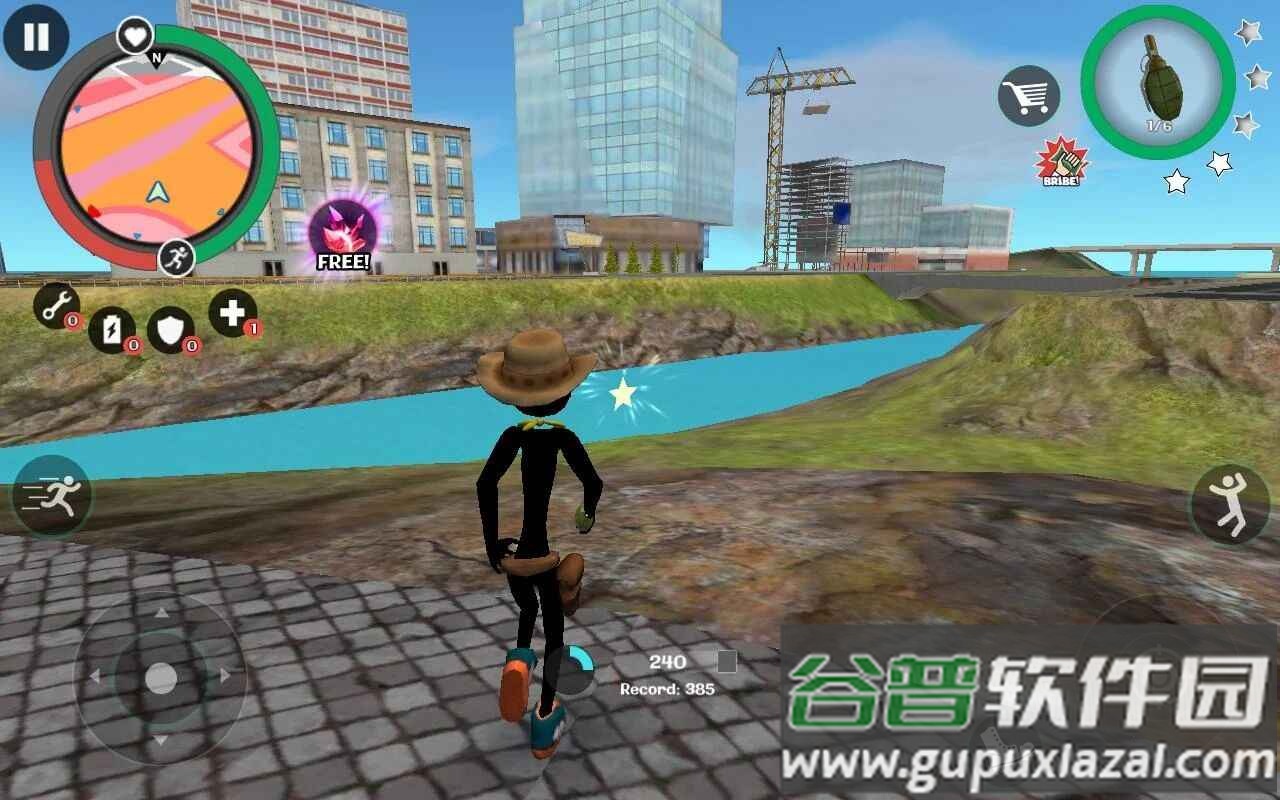Tap the running man stamina icon

click(x=177, y=257)
